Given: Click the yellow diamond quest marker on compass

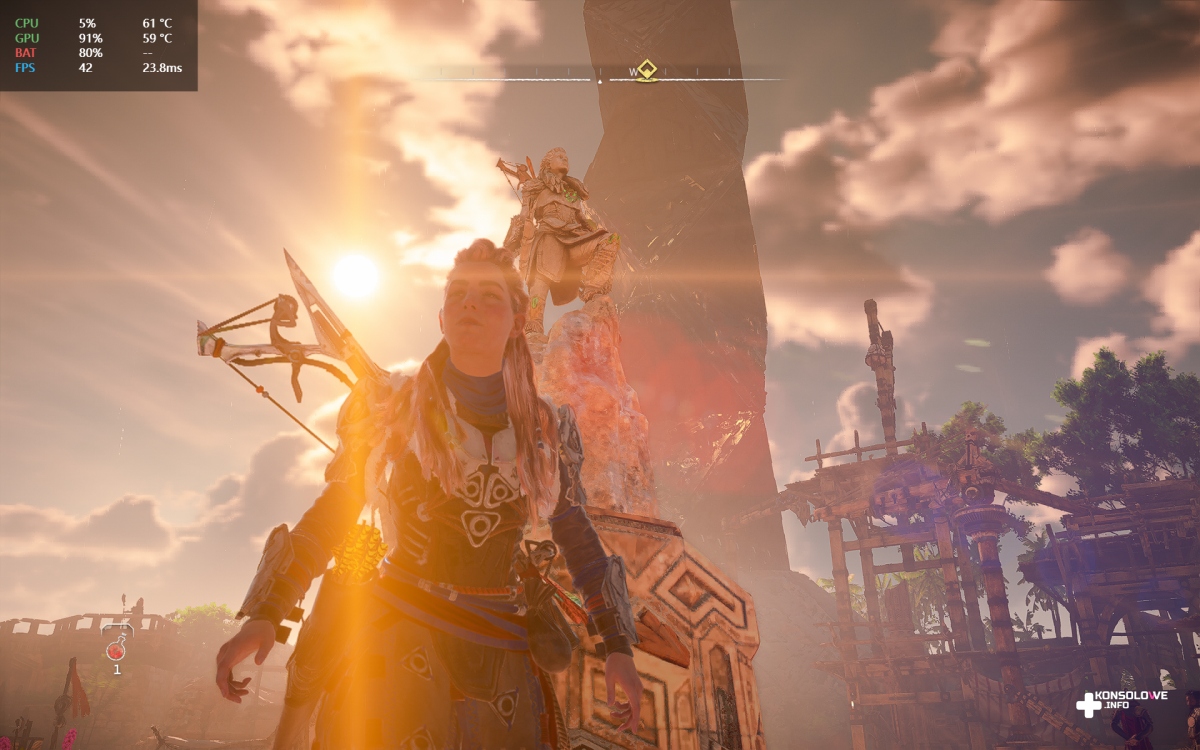Looking at the screenshot, I should pyautogui.click(x=647, y=69).
